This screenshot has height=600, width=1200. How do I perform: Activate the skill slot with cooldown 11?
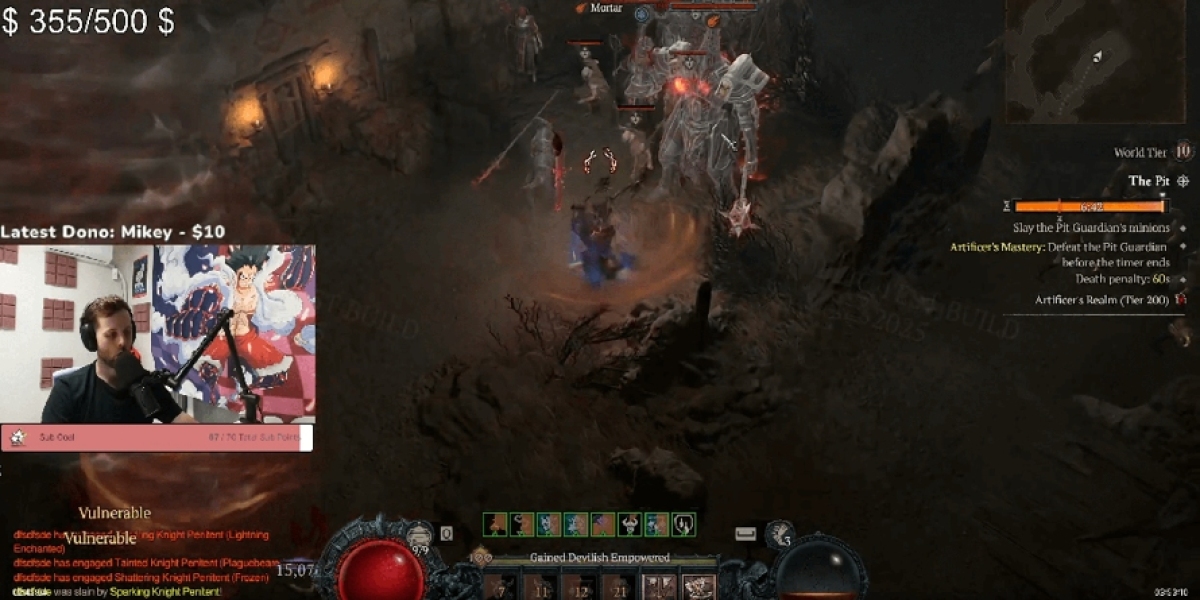pyautogui.click(x=540, y=587)
